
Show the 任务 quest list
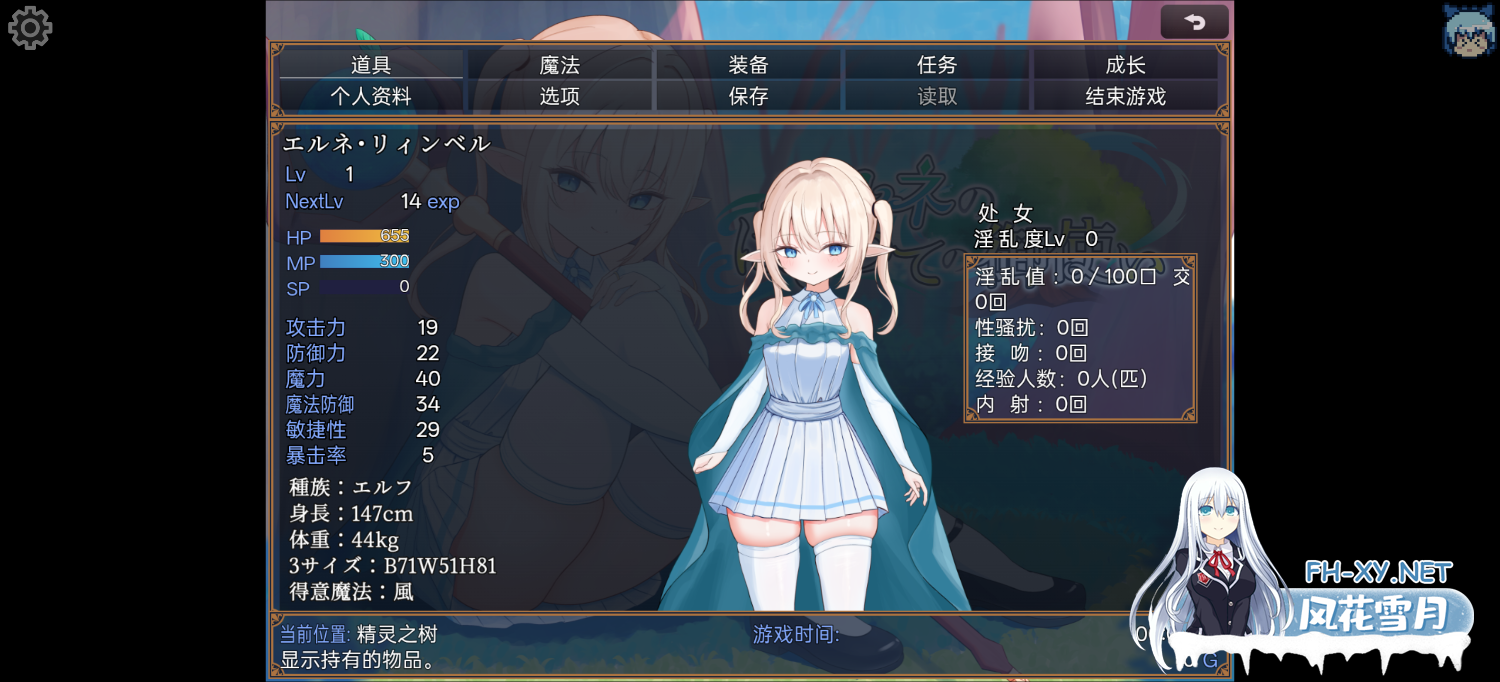(x=937, y=65)
